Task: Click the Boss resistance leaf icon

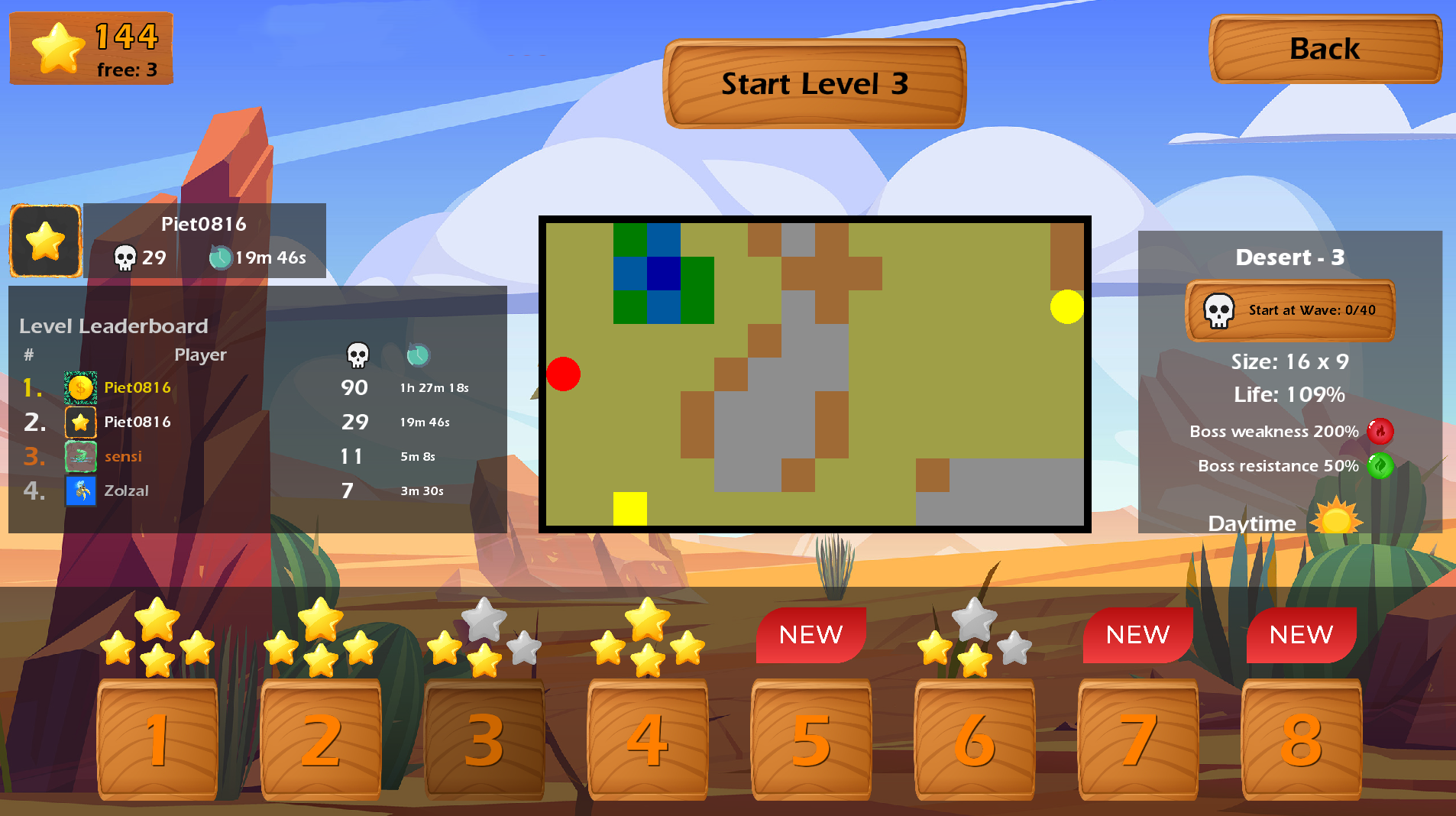Action: [1380, 465]
